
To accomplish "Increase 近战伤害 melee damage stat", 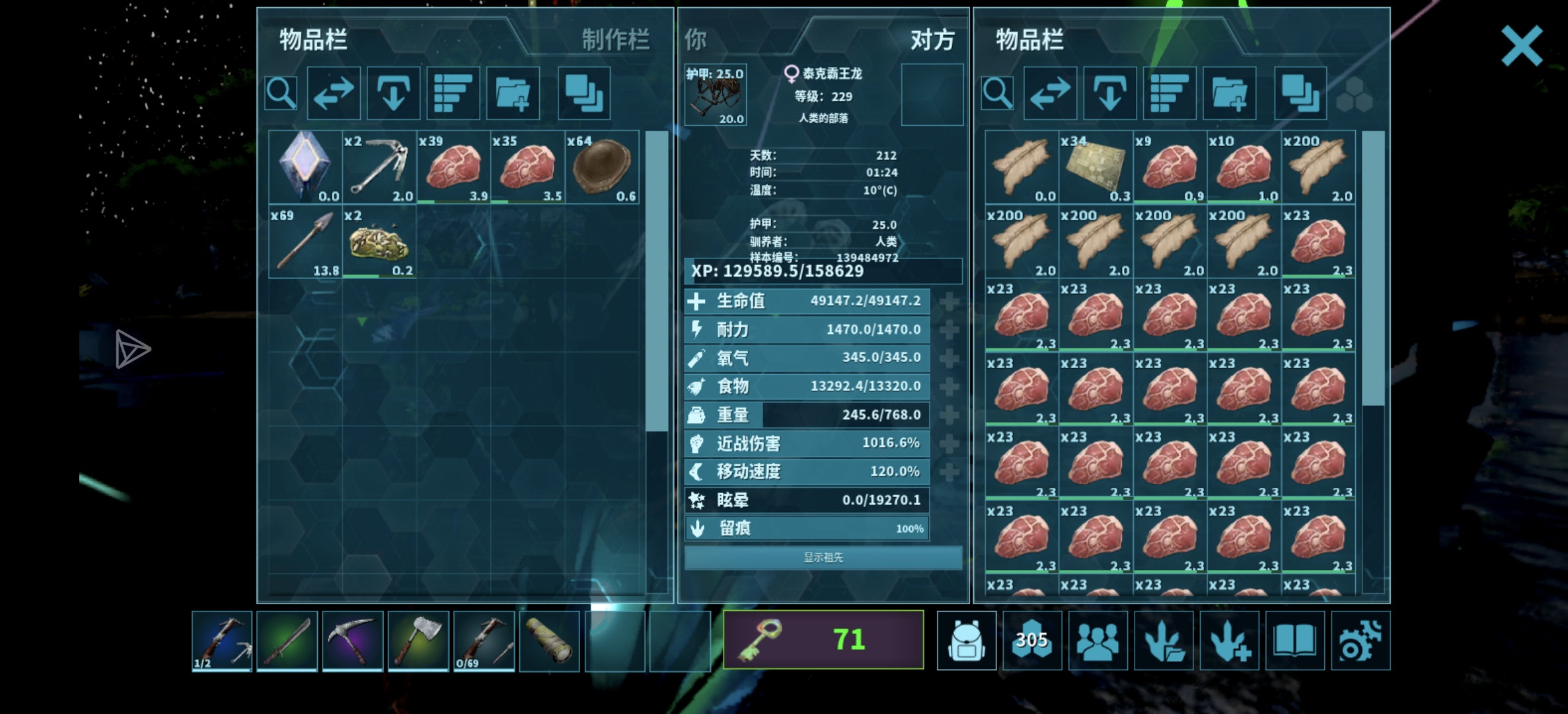I will [x=950, y=444].
